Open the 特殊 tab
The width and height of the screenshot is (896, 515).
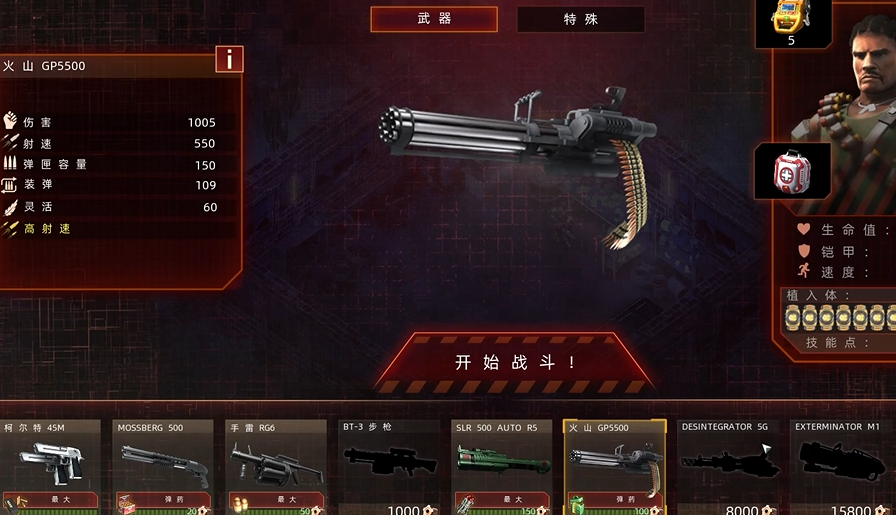click(581, 19)
